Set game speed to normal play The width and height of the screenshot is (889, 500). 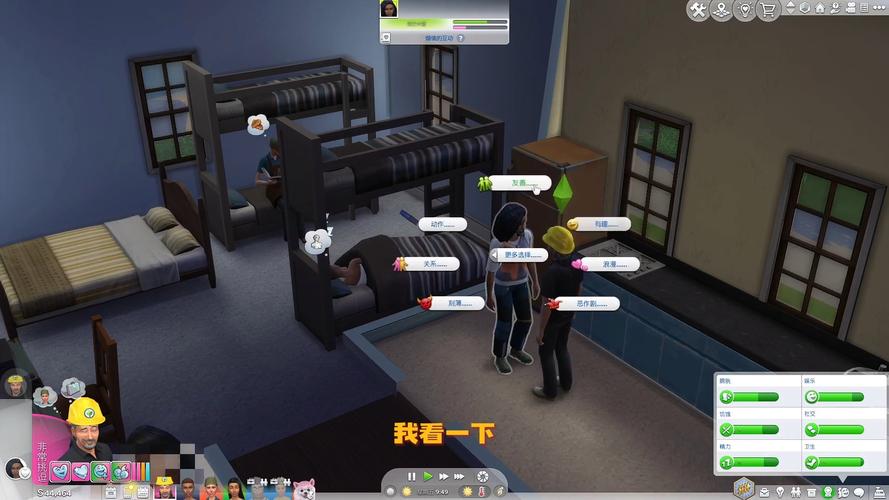(427, 476)
